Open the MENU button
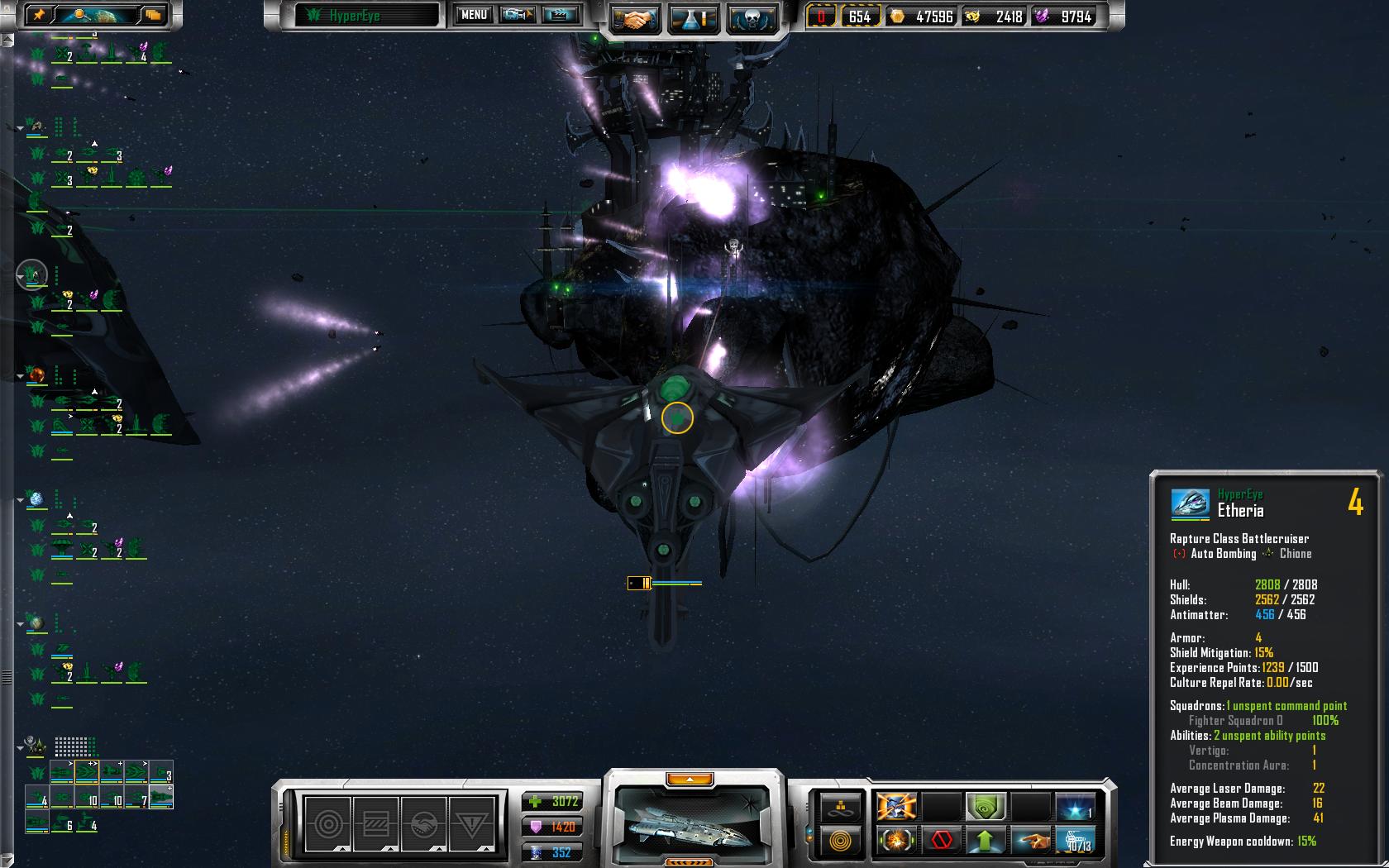 474,15
